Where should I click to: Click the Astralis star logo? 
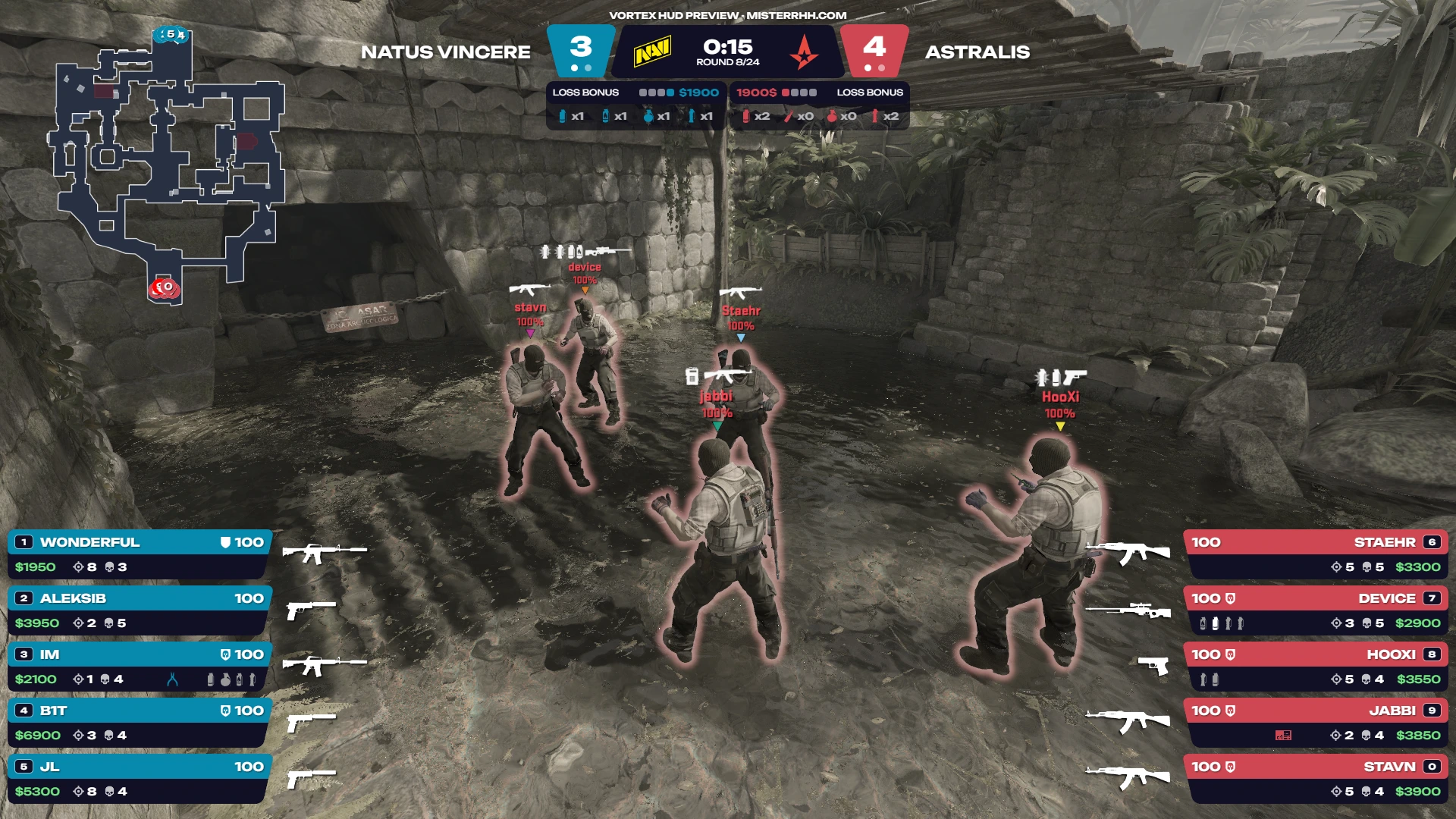click(804, 52)
